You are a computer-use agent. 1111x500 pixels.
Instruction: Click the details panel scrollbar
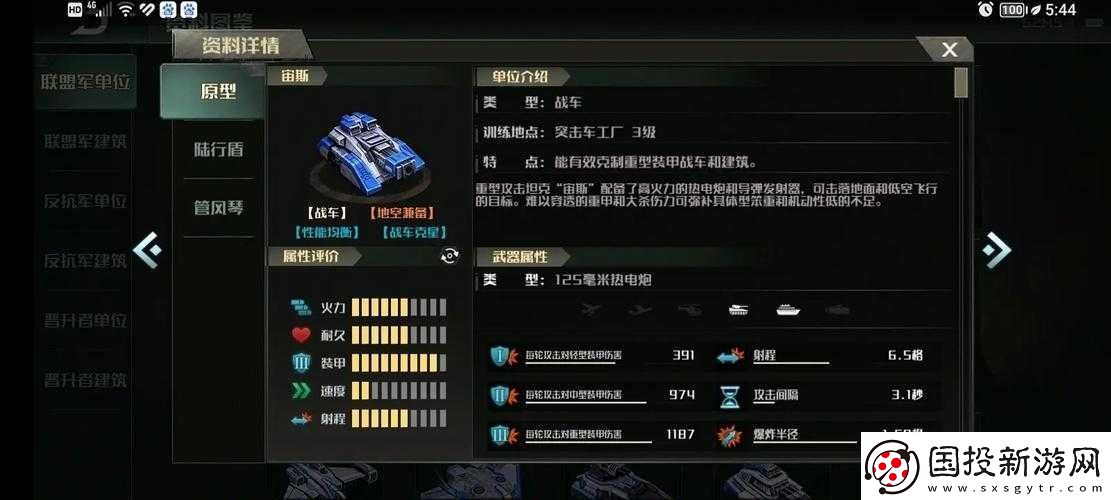coord(961,84)
